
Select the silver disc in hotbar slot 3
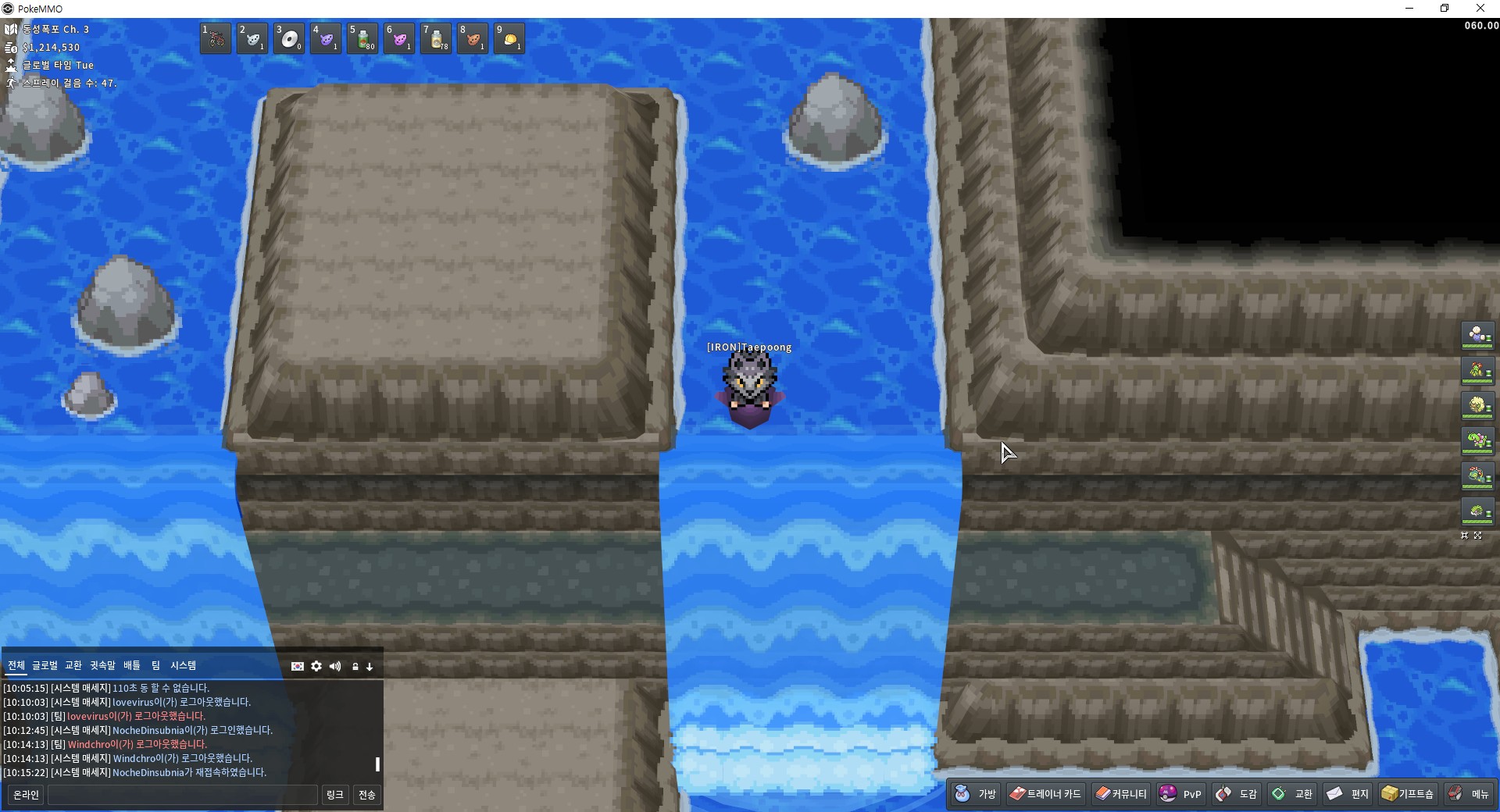coord(289,38)
